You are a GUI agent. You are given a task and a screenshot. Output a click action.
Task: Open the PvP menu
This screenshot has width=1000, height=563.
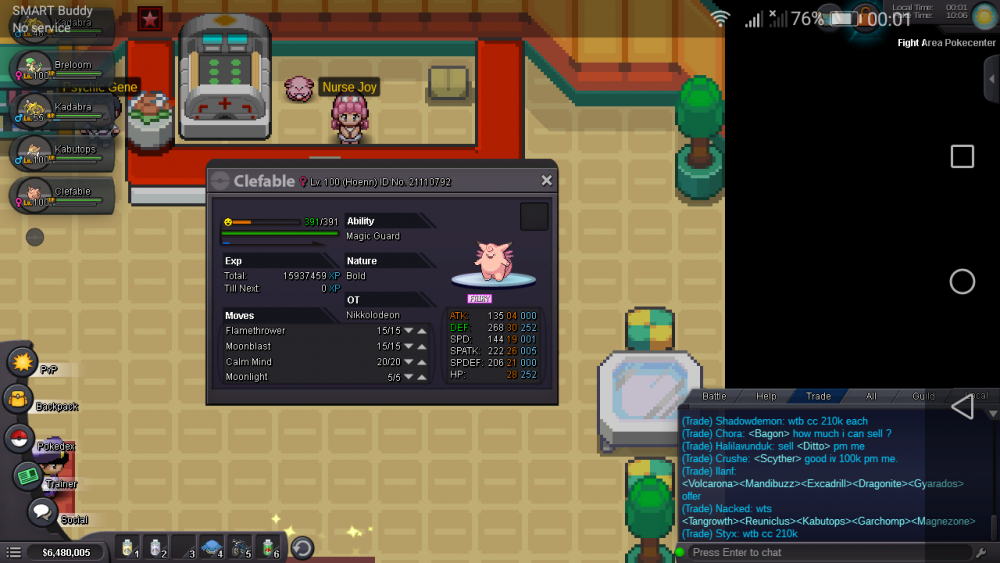[22, 361]
